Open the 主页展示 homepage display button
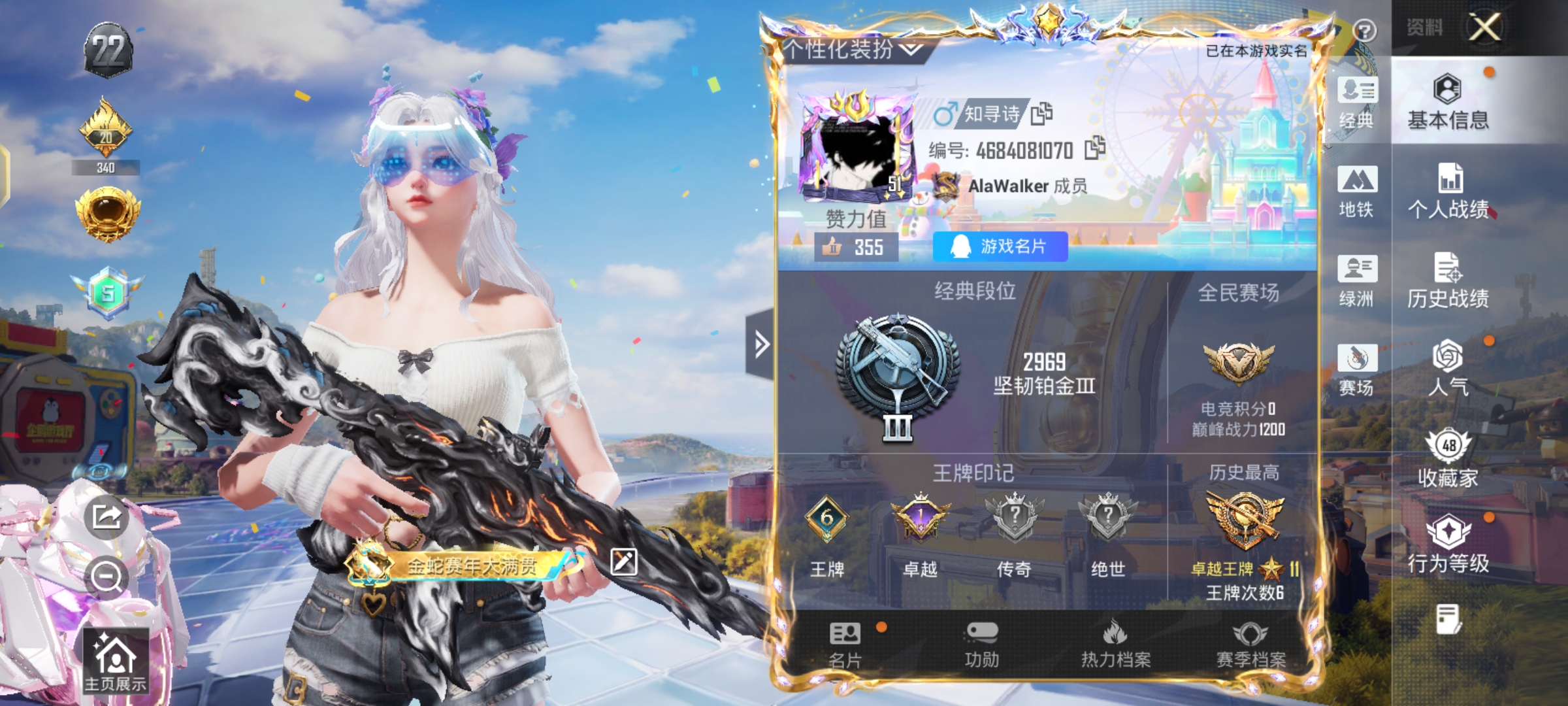 tap(115, 662)
